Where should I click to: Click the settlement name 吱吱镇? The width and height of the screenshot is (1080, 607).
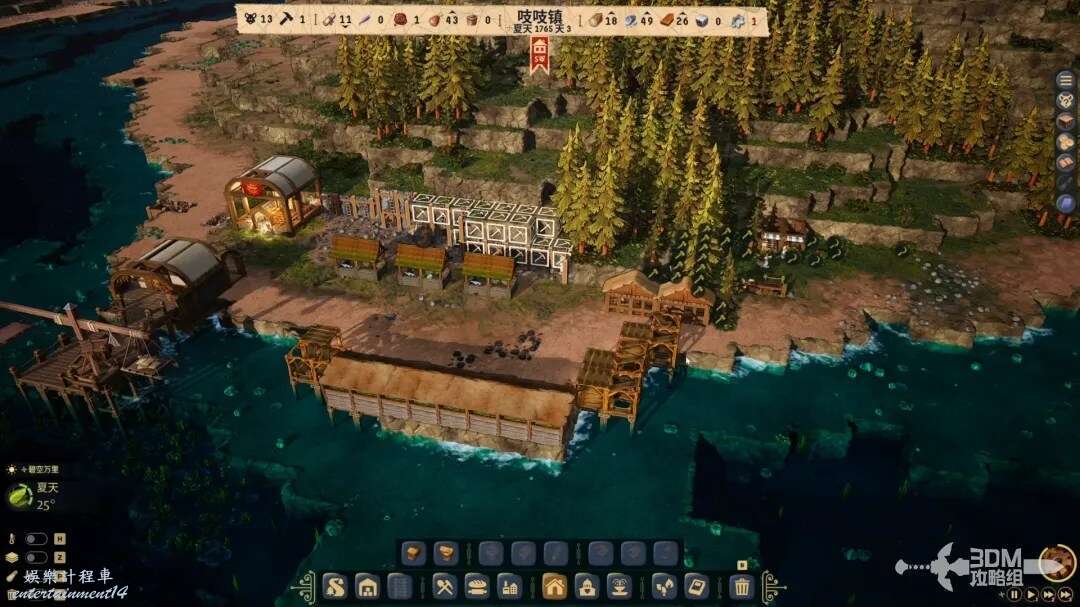(x=541, y=17)
